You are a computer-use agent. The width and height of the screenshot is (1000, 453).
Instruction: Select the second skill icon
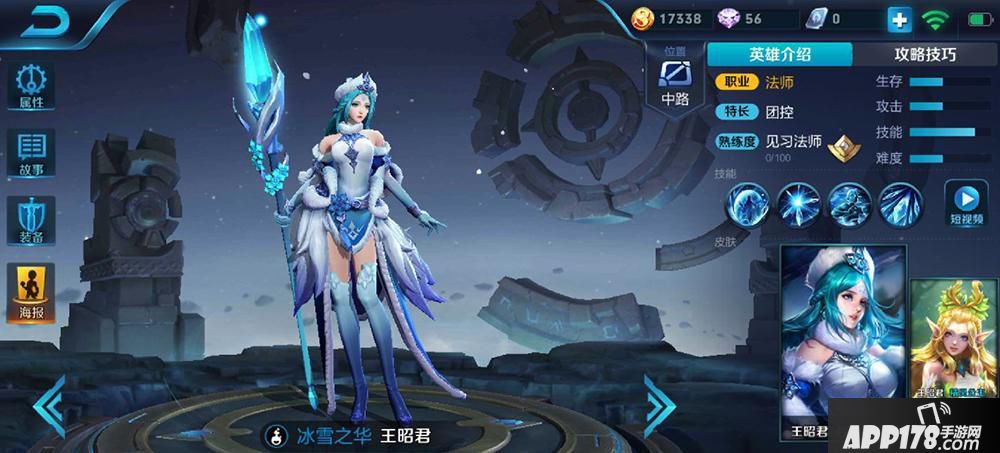pos(799,204)
